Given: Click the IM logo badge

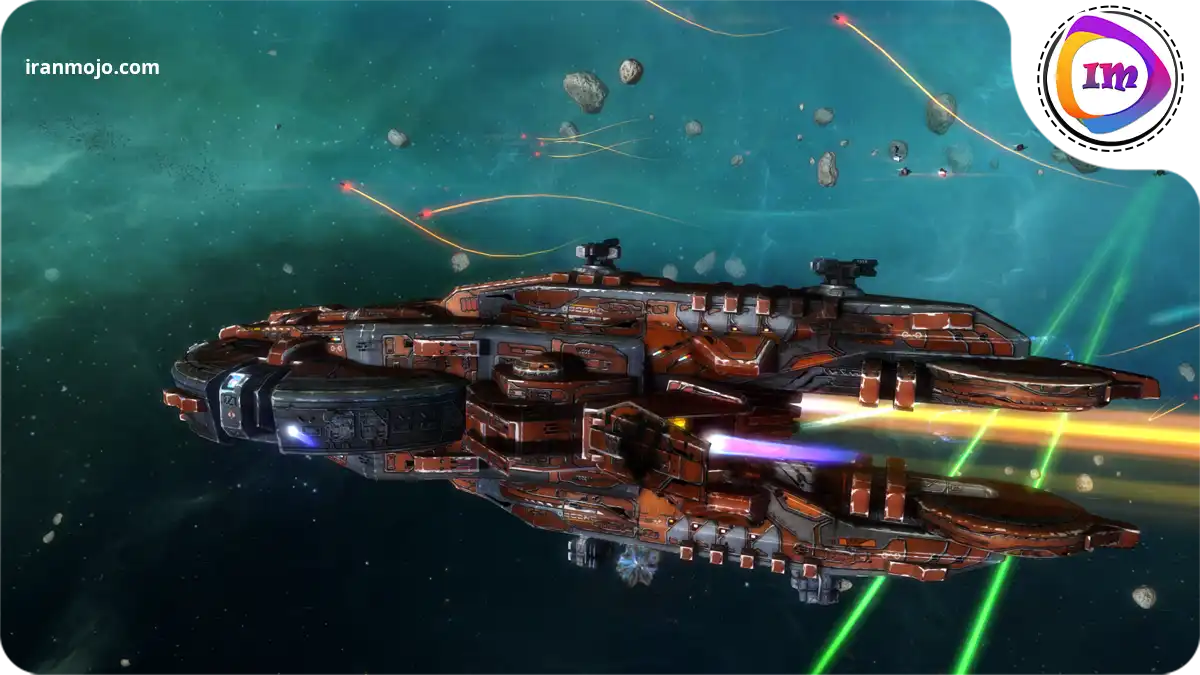Looking at the screenshot, I should coord(1109,75).
